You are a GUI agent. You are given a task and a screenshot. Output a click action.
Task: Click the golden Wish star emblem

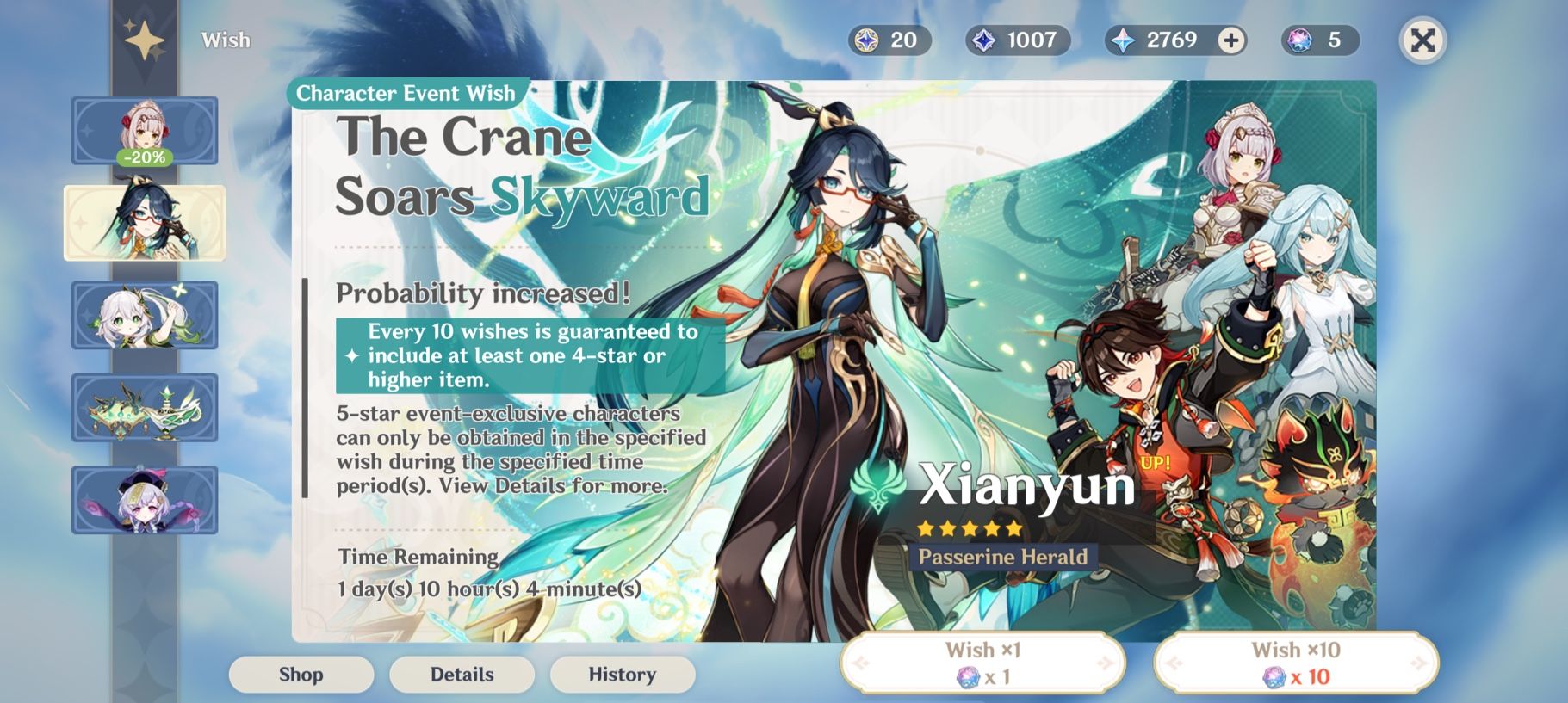pos(145,38)
